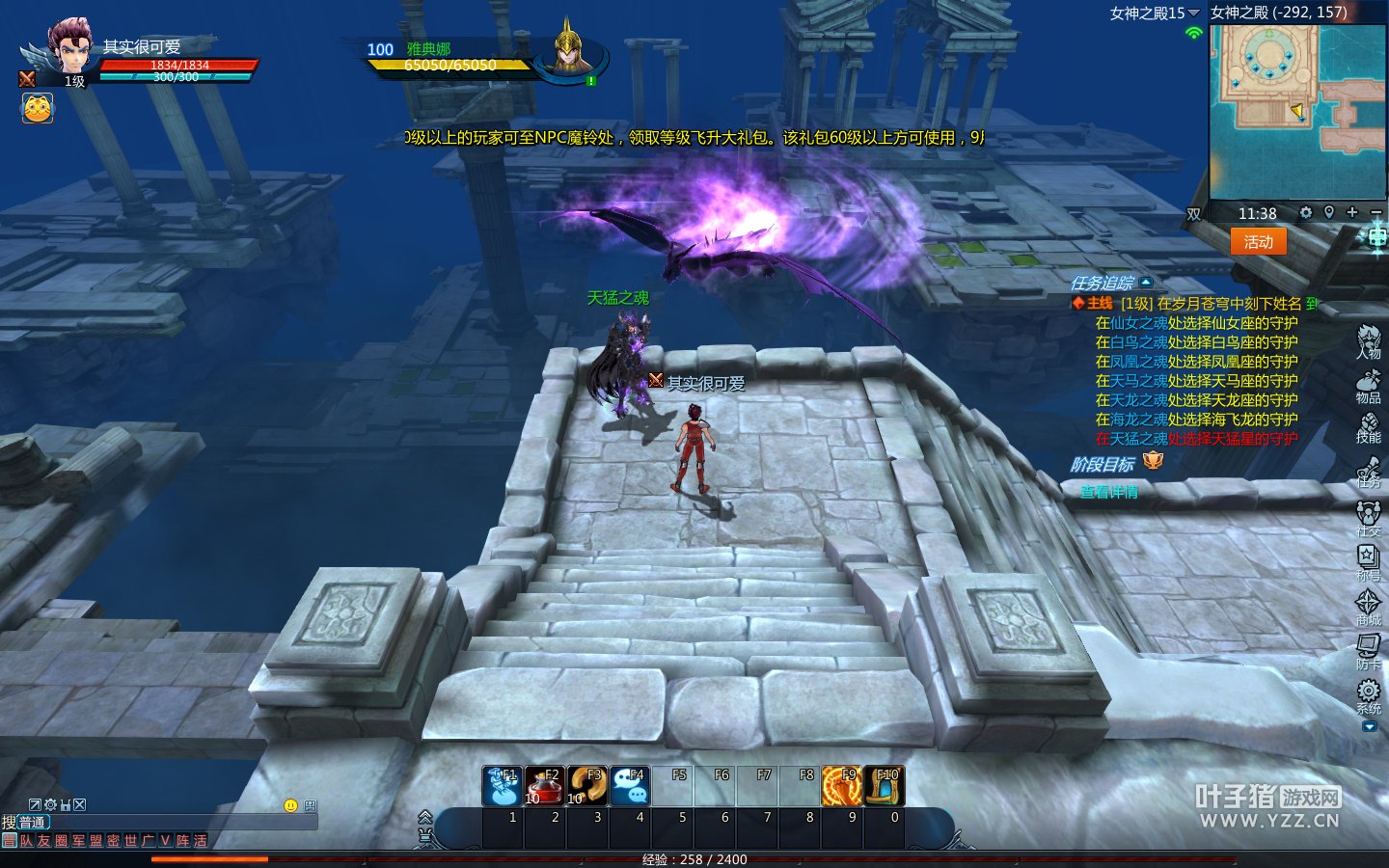
Task: Use the blue portal F10 item
Action: coord(884,786)
